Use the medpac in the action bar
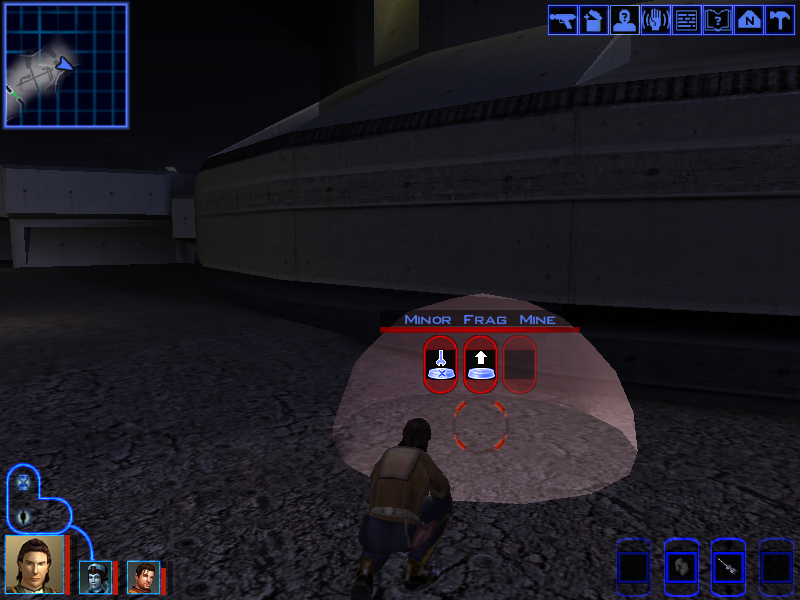The height and width of the screenshot is (600, 800). pyautogui.click(x=680, y=567)
